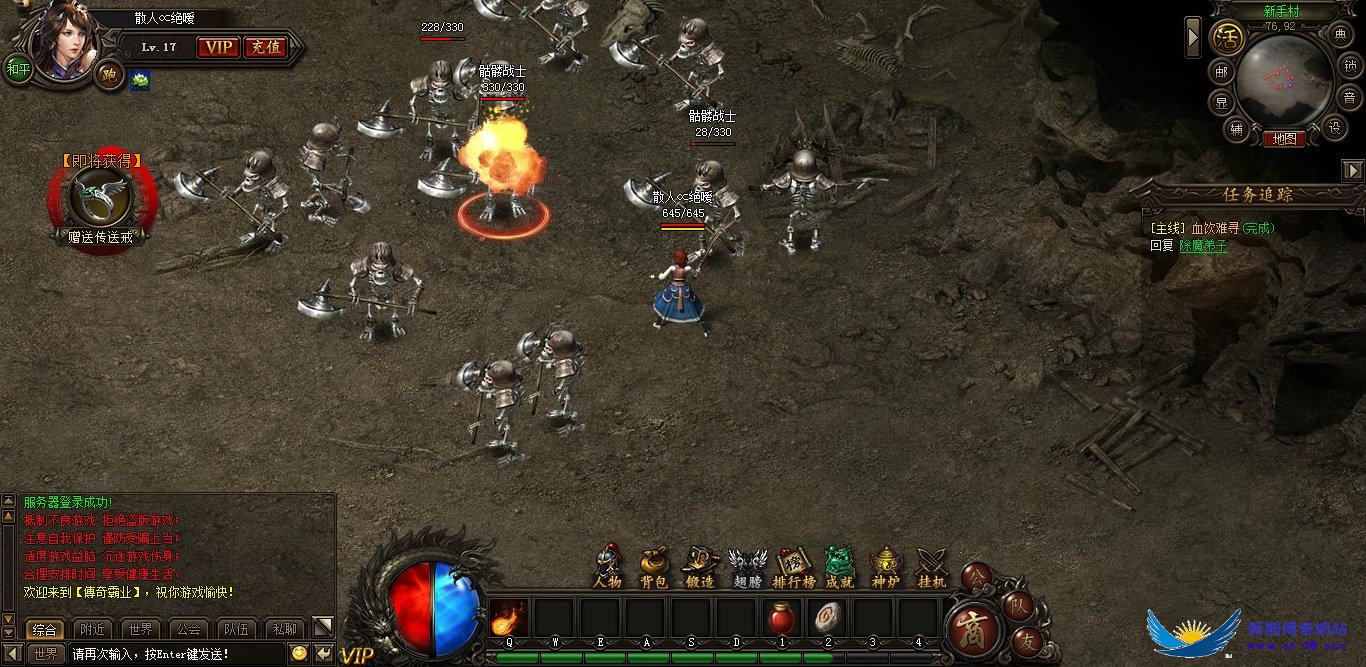
Task: Click the golden 活 activity button
Action: coord(1225,39)
